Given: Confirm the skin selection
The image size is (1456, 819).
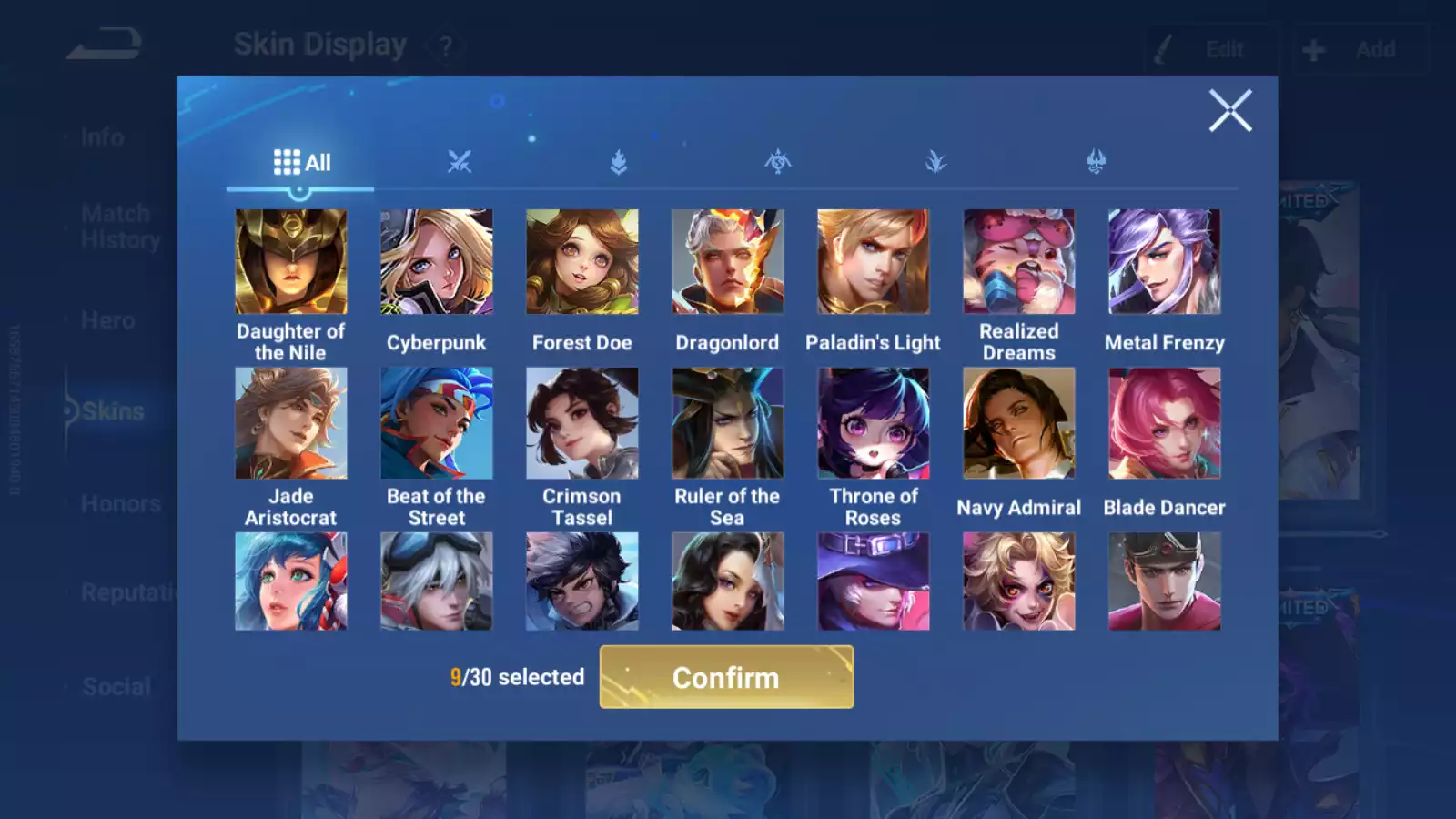Looking at the screenshot, I should 726,677.
